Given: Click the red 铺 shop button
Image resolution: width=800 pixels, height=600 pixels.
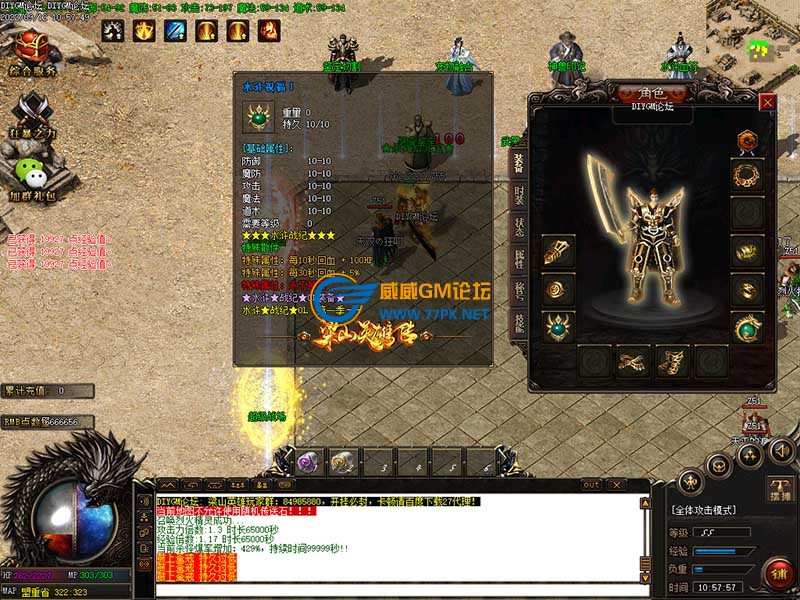Looking at the screenshot, I should (777, 574).
